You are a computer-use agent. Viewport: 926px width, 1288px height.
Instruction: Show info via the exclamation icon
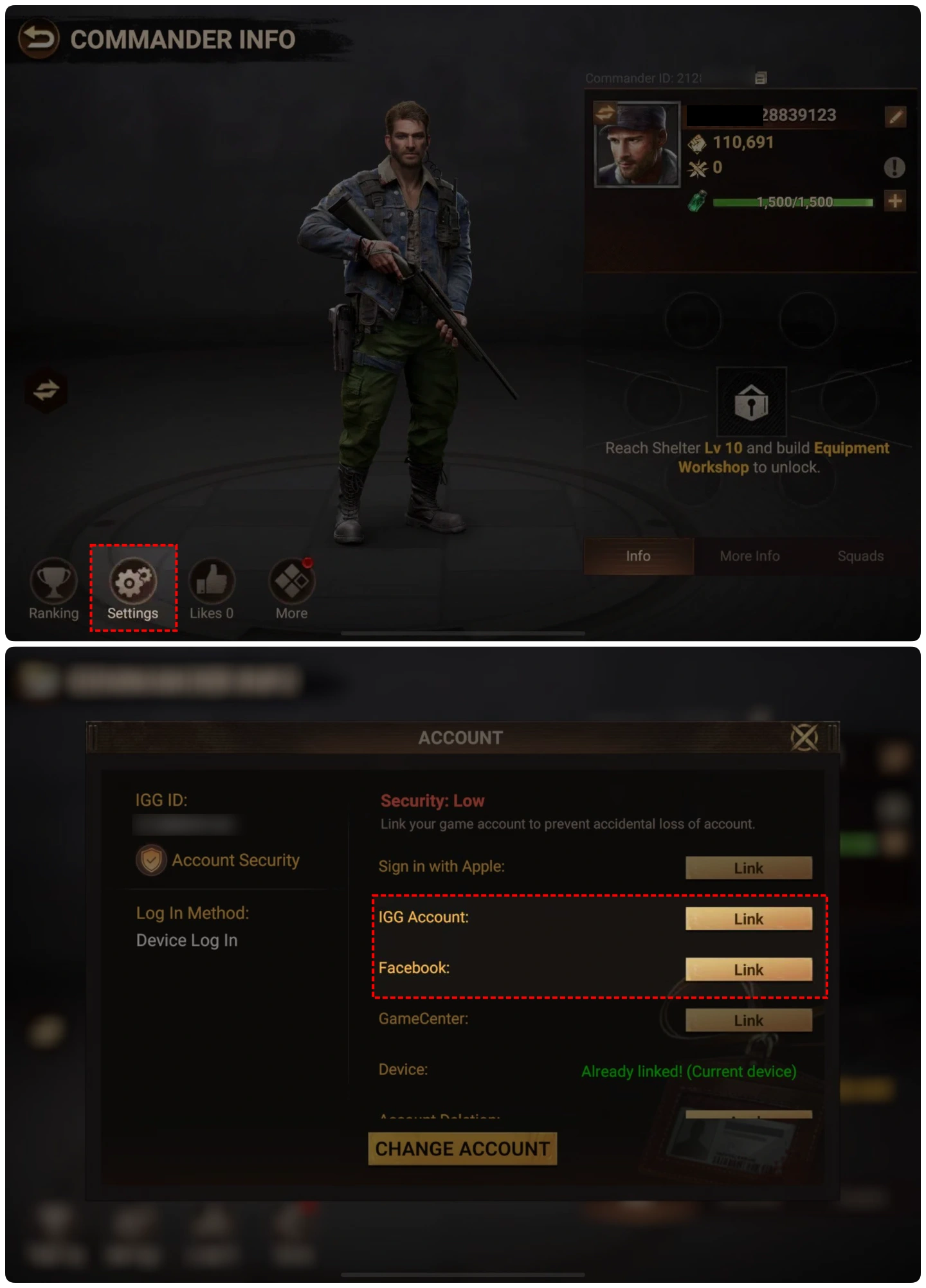click(894, 168)
